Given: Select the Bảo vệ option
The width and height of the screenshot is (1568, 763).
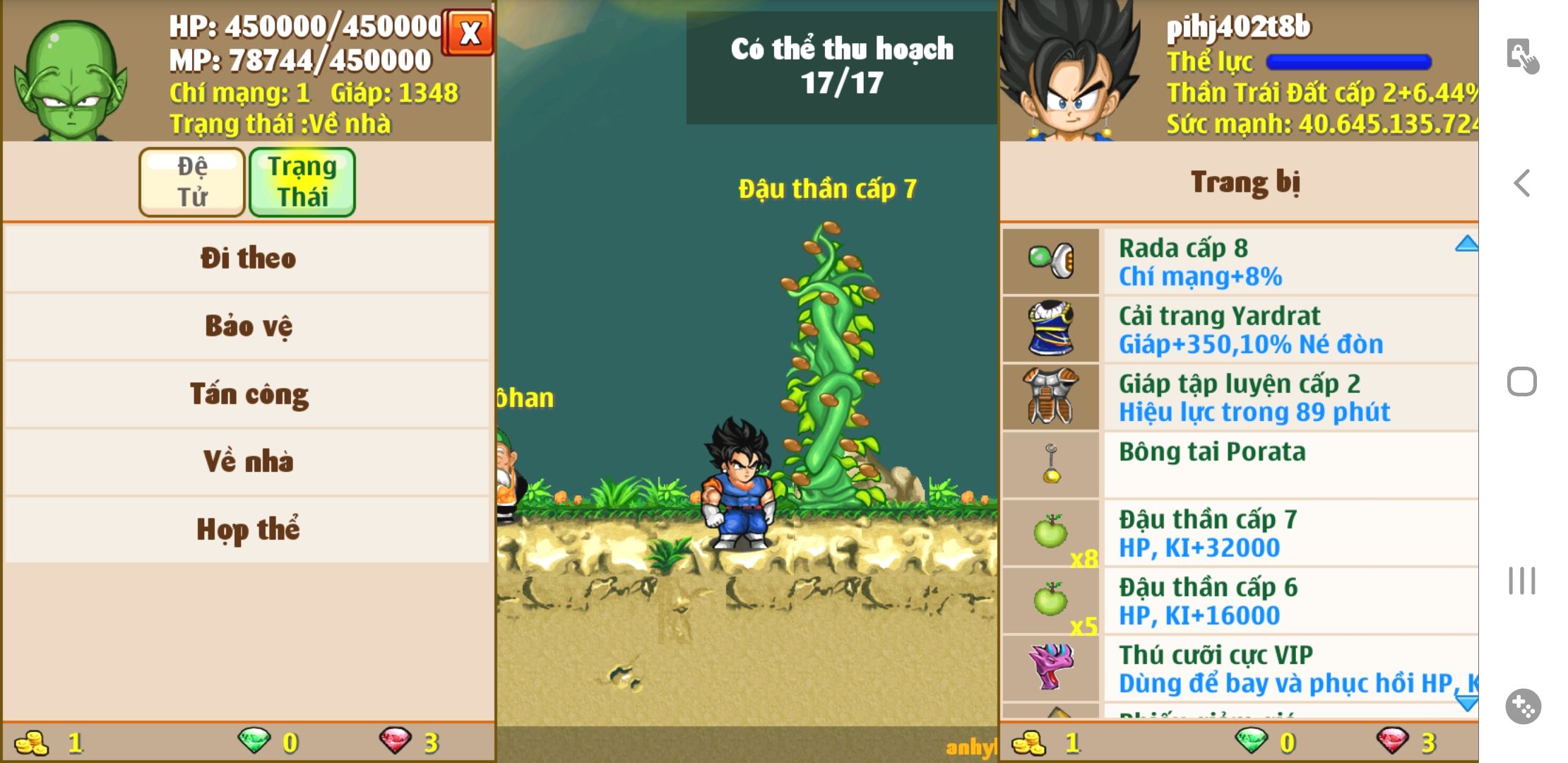Looking at the screenshot, I should click(x=247, y=326).
